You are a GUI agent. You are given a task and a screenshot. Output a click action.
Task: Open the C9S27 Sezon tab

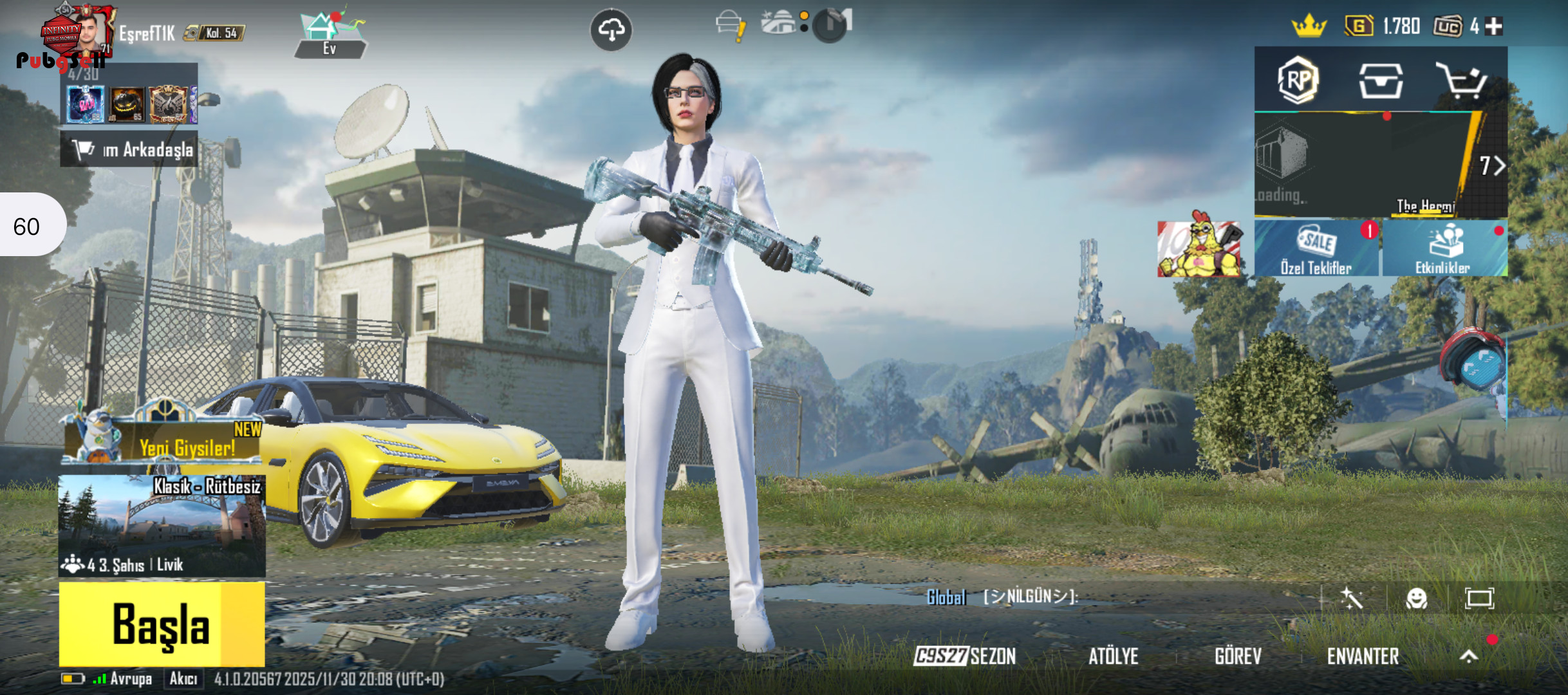[965, 656]
